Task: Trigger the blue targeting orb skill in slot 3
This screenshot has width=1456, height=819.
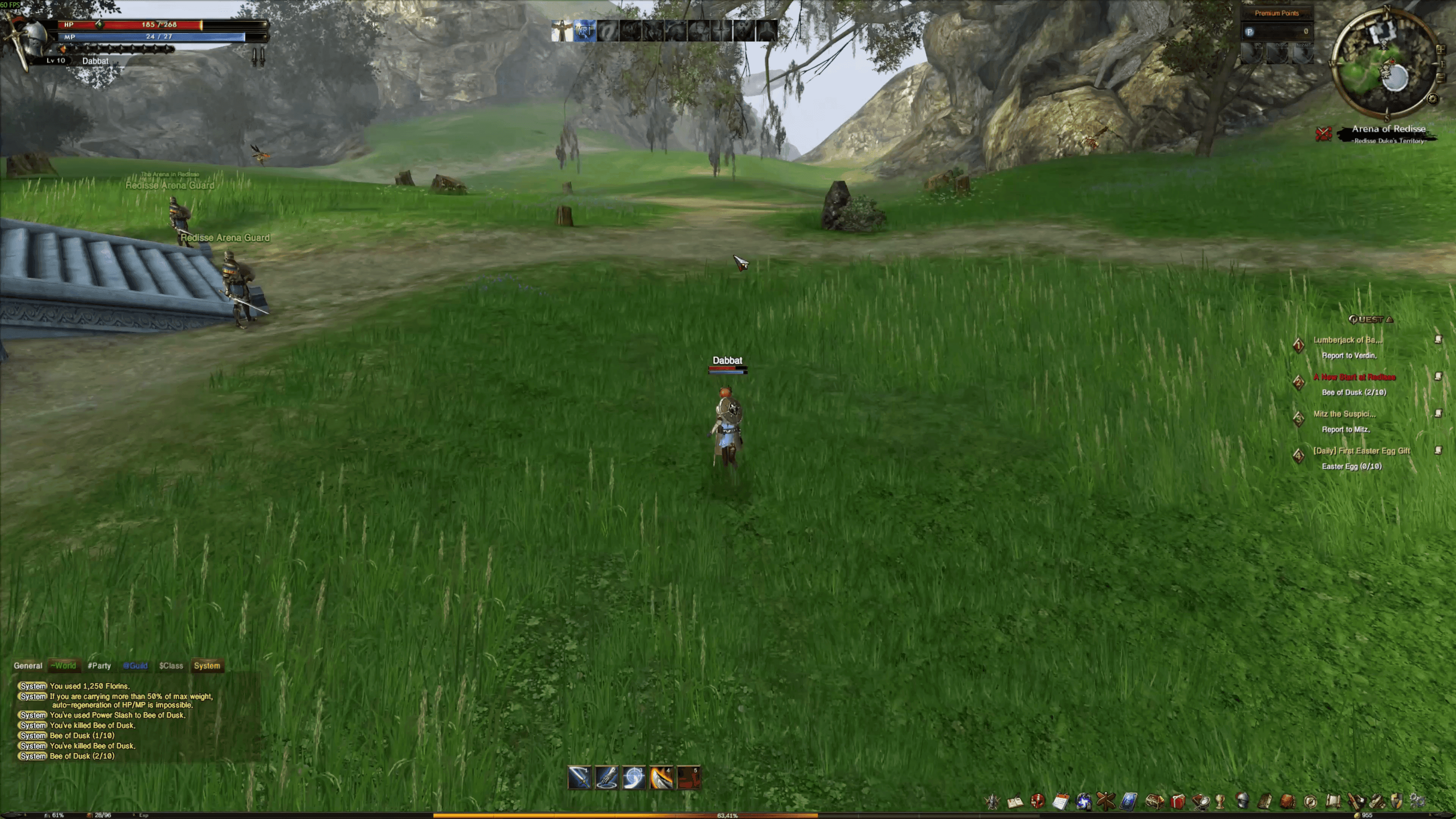Action: tap(634, 778)
